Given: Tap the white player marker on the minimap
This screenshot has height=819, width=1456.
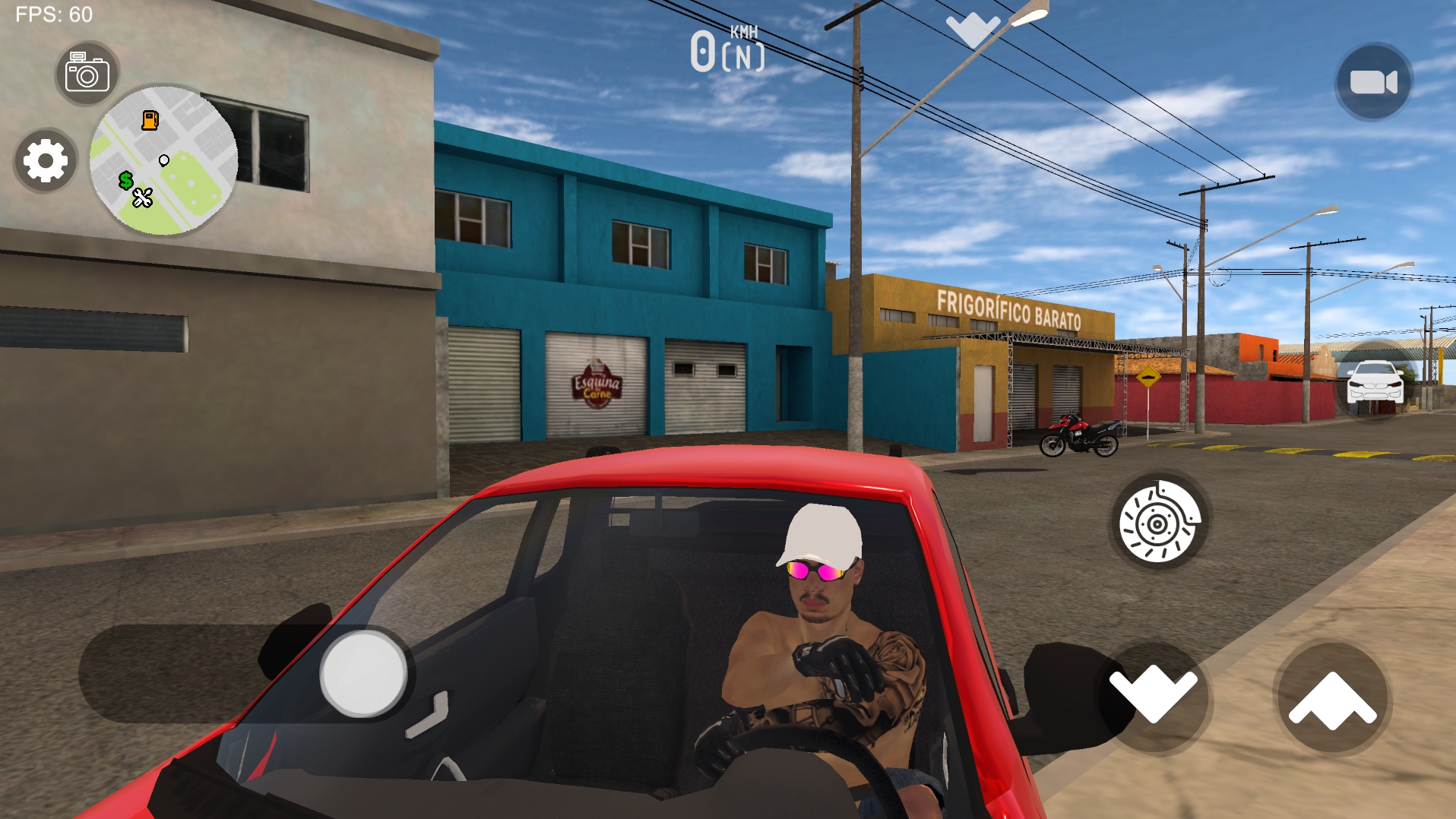Looking at the screenshot, I should (x=163, y=160).
